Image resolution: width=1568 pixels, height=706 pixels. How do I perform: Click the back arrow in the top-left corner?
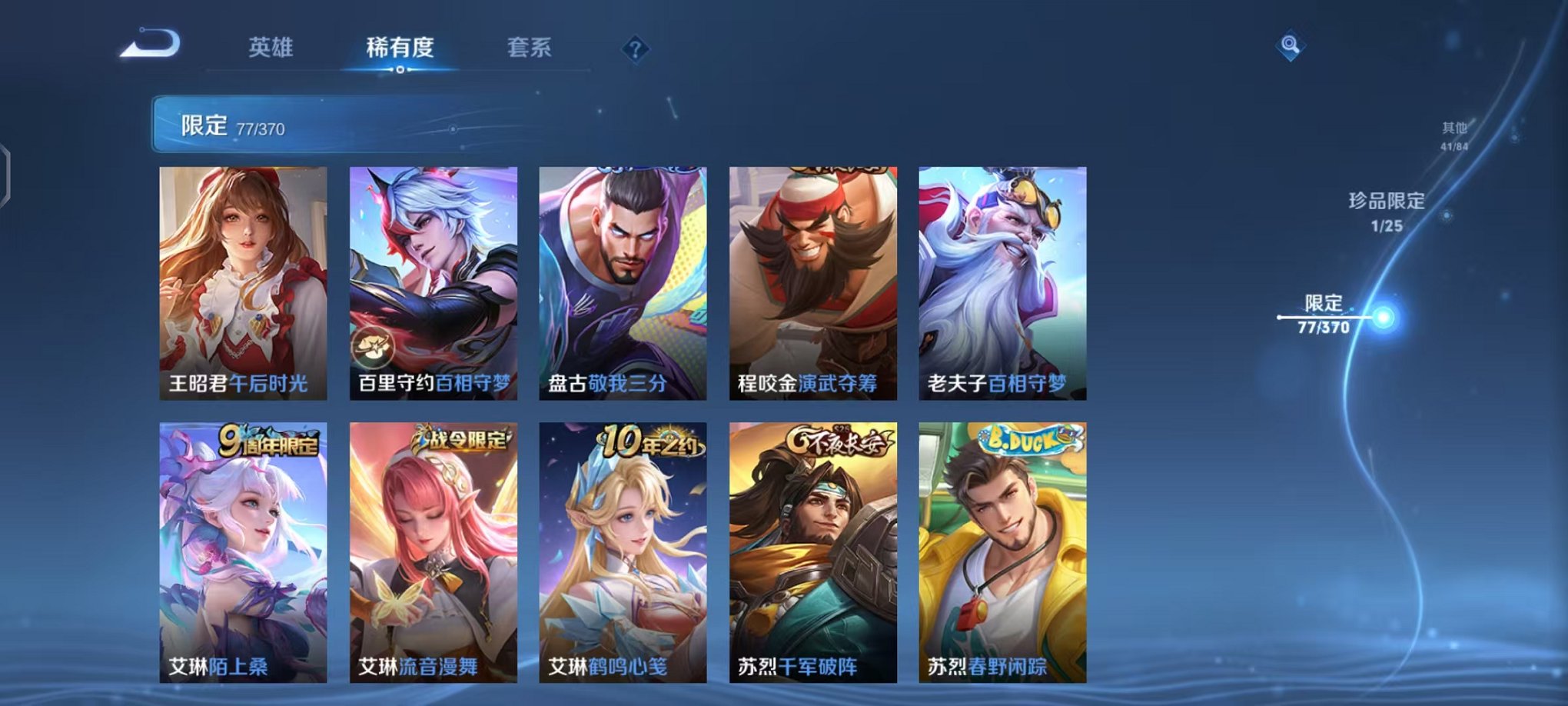point(151,44)
